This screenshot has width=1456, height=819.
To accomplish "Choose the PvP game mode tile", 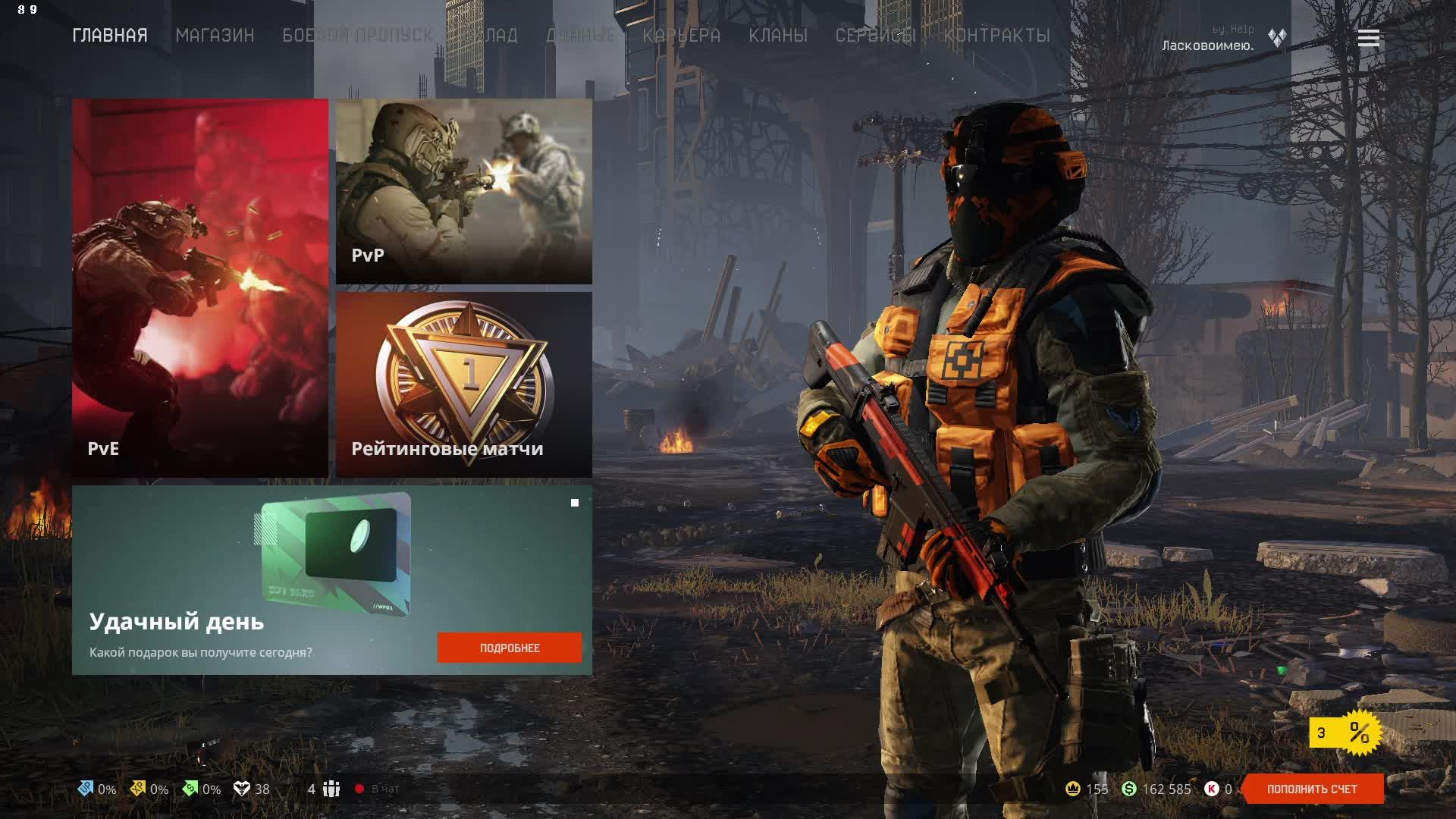I will (464, 191).
